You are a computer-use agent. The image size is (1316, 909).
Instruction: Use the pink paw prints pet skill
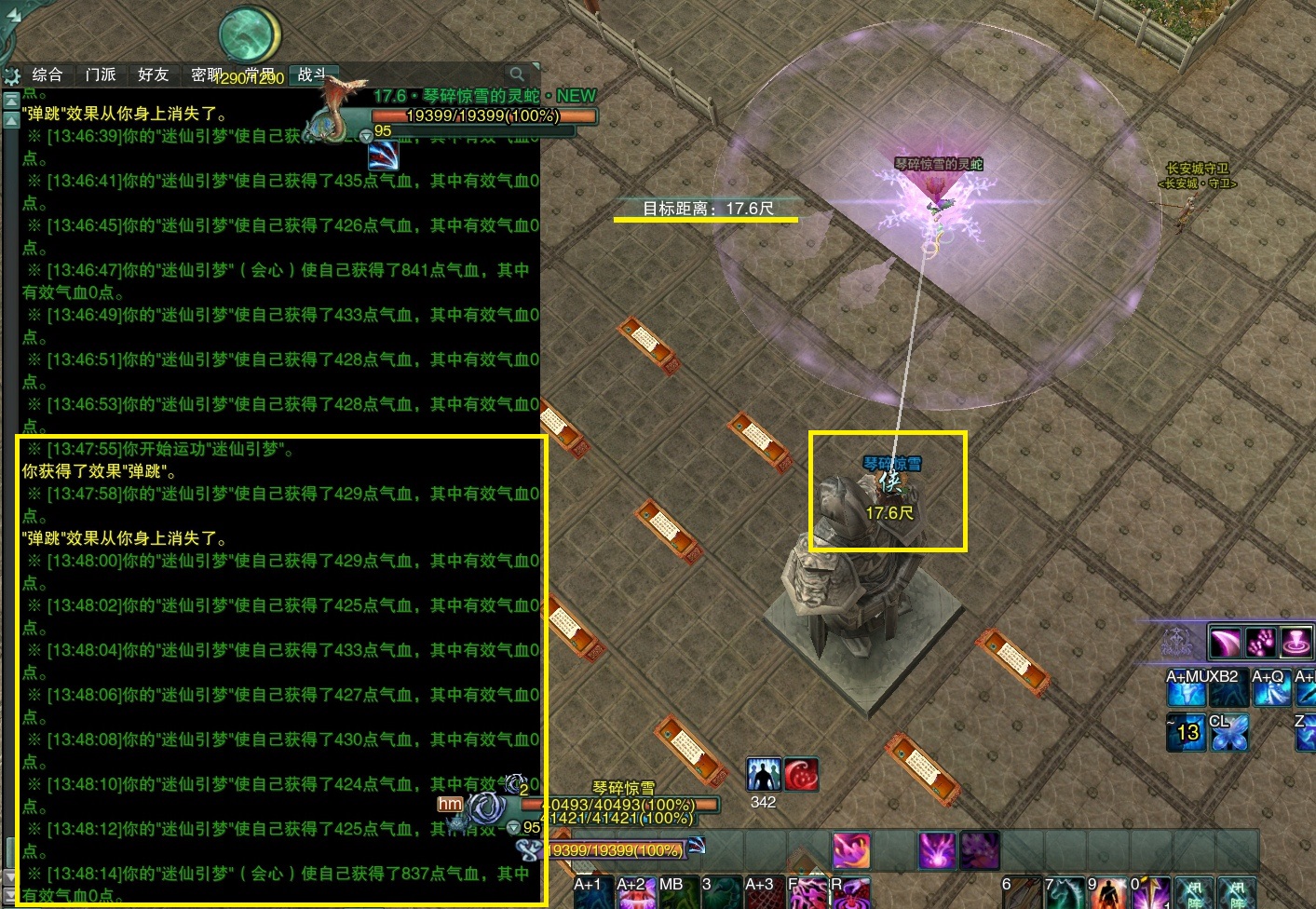(1261, 642)
